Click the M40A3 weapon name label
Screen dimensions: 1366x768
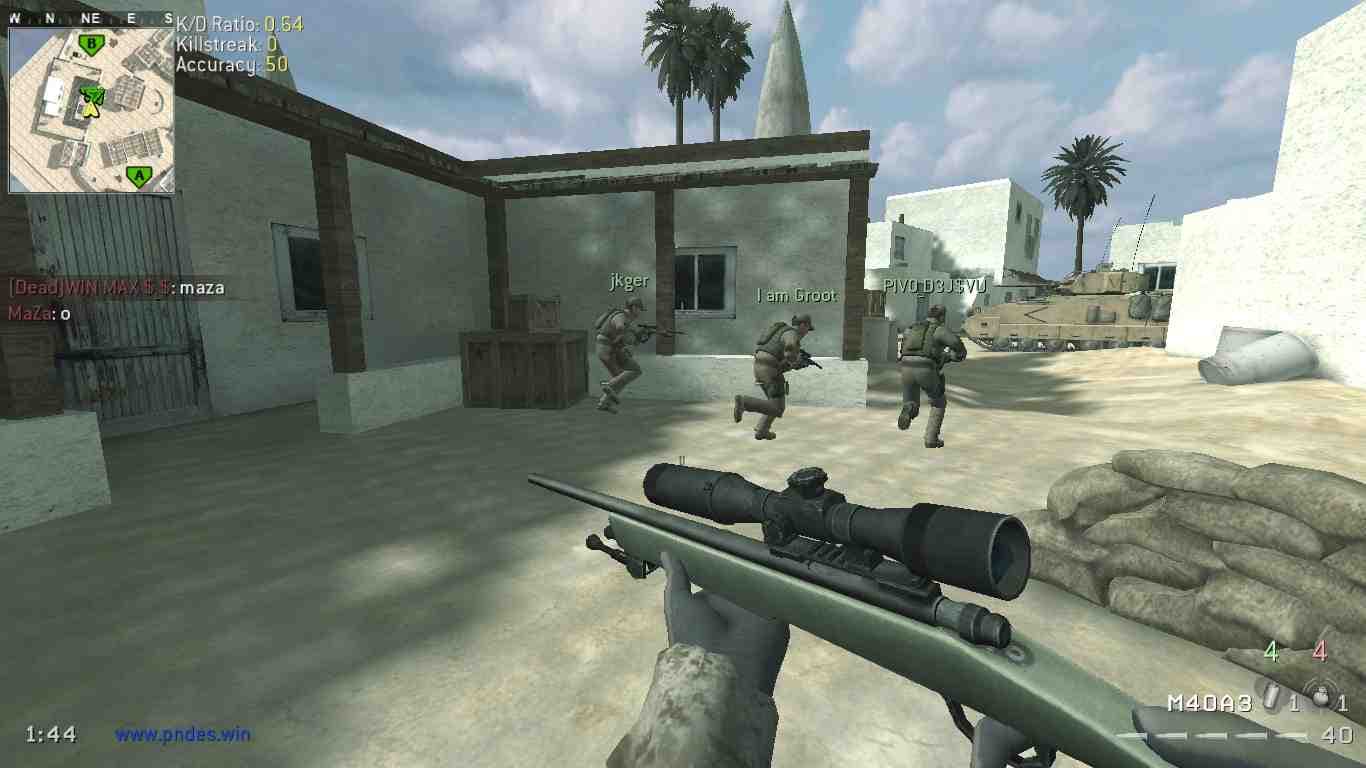[x=1209, y=703]
